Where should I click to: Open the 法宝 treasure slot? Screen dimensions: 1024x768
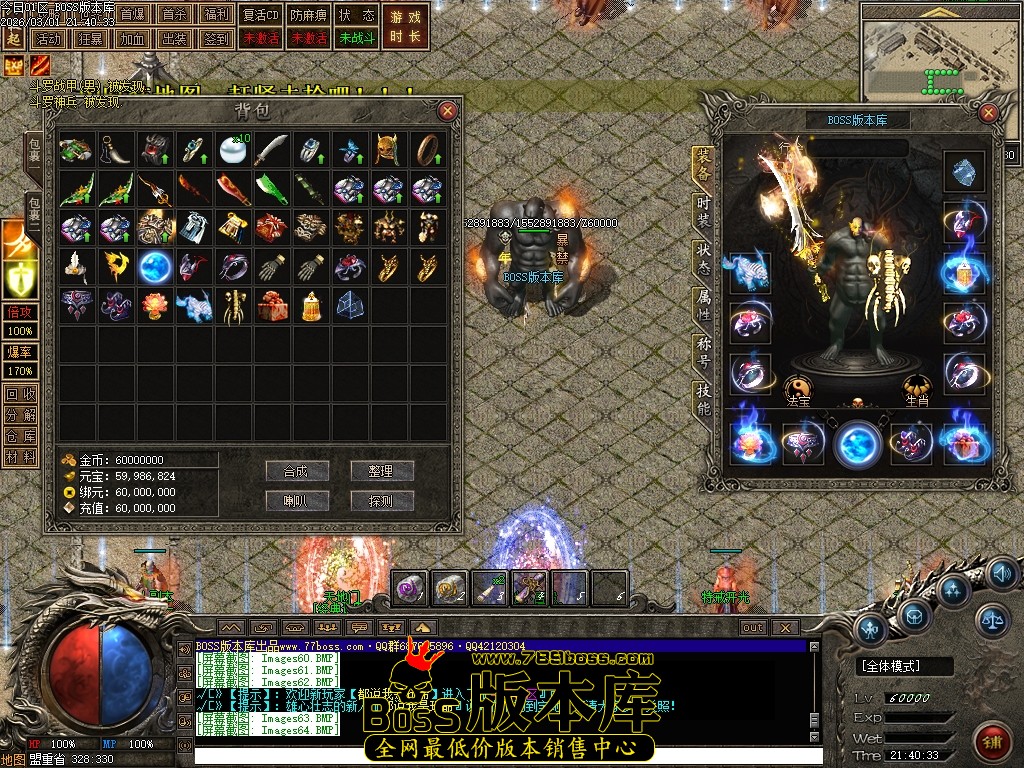tap(797, 389)
